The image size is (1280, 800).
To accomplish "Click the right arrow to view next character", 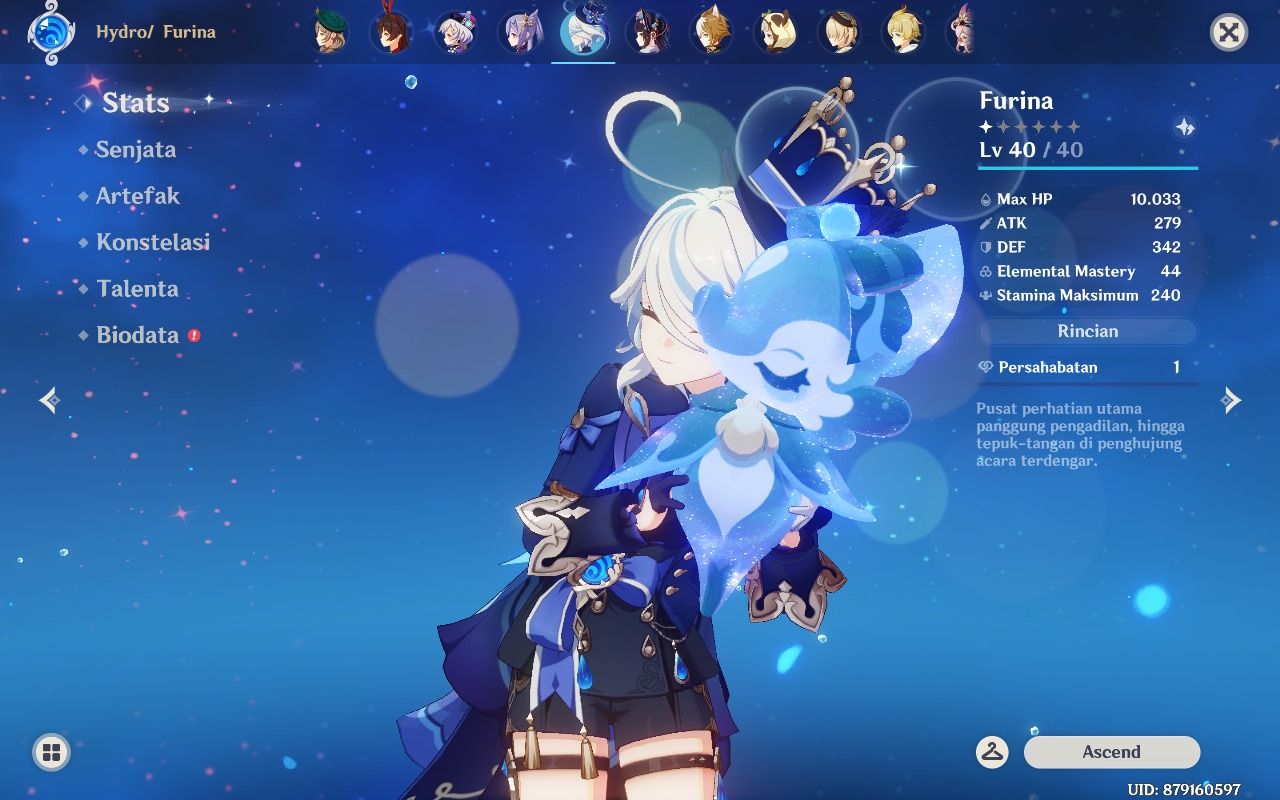I will tap(1232, 400).
